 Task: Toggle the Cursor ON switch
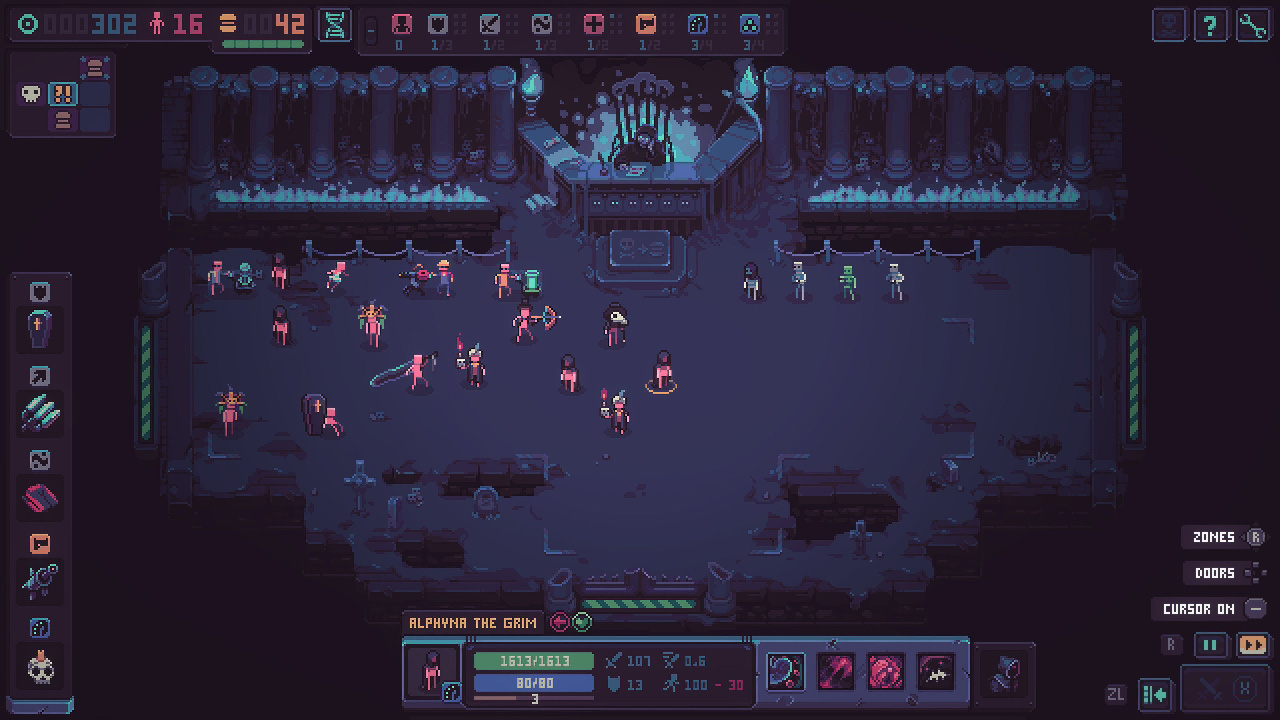[1199, 609]
